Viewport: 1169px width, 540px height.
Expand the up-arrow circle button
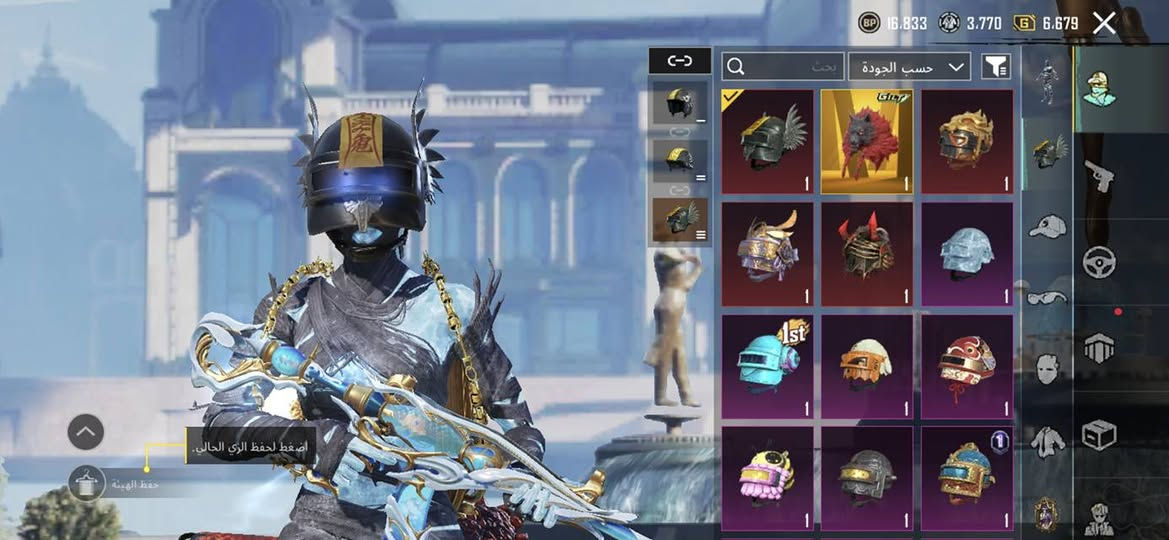pyautogui.click(x=86, y=432)
